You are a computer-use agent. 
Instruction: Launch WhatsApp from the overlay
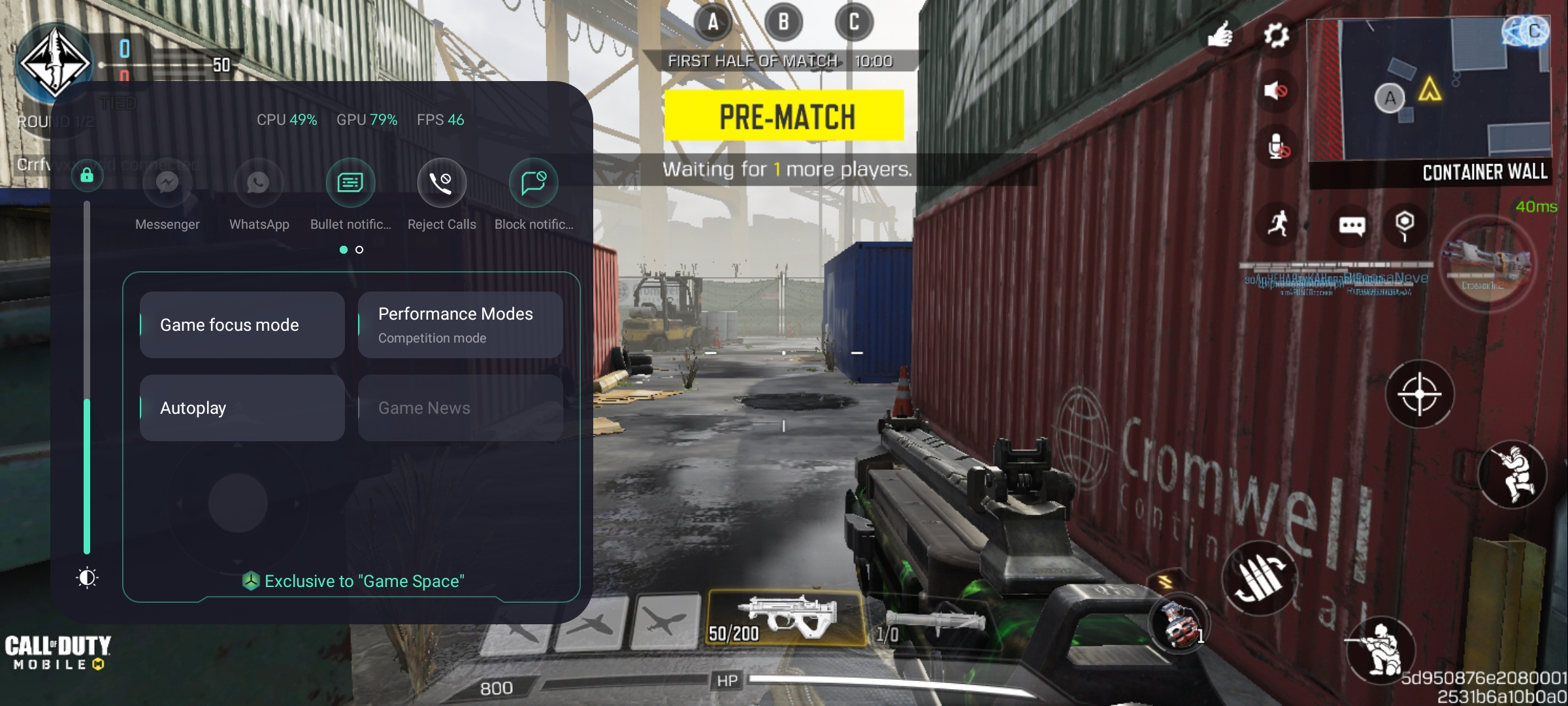pos(259,182)
